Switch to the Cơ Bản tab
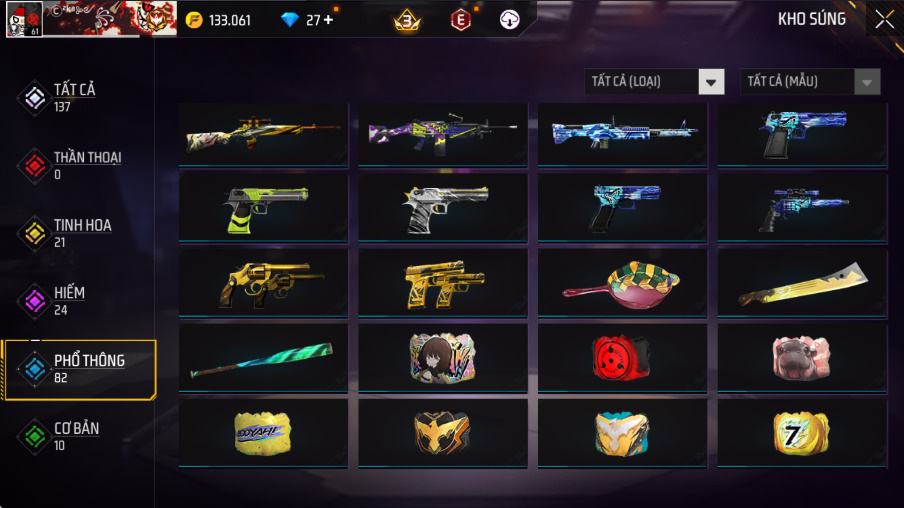Image resolution: width=904 pixels, height=508 pixels. (x=76, y=436)
